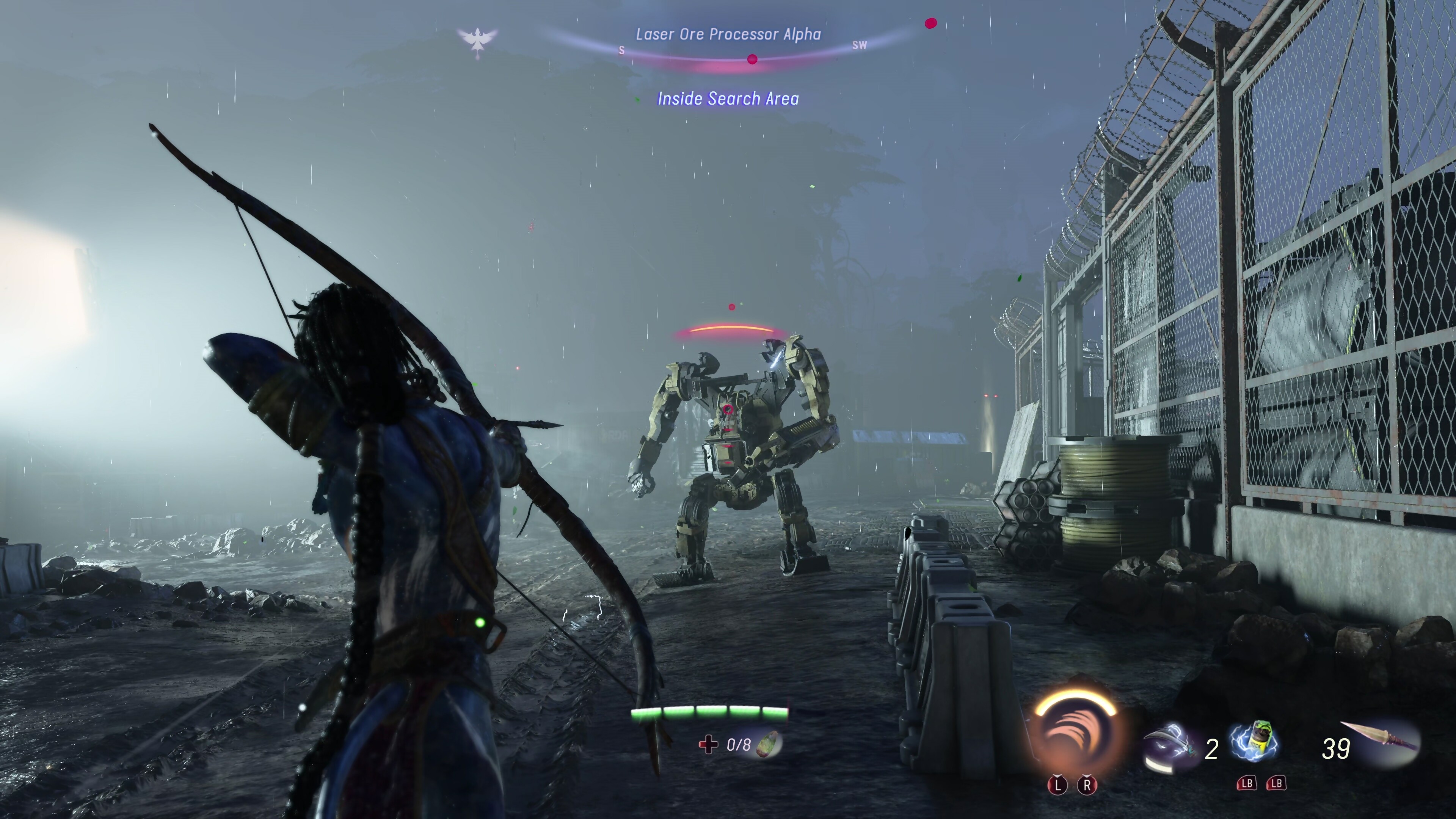This screenshot has width=1456, height=819.
Task: Select the Laser Ore Processor Alpha location label
Action: pos(728,35)
